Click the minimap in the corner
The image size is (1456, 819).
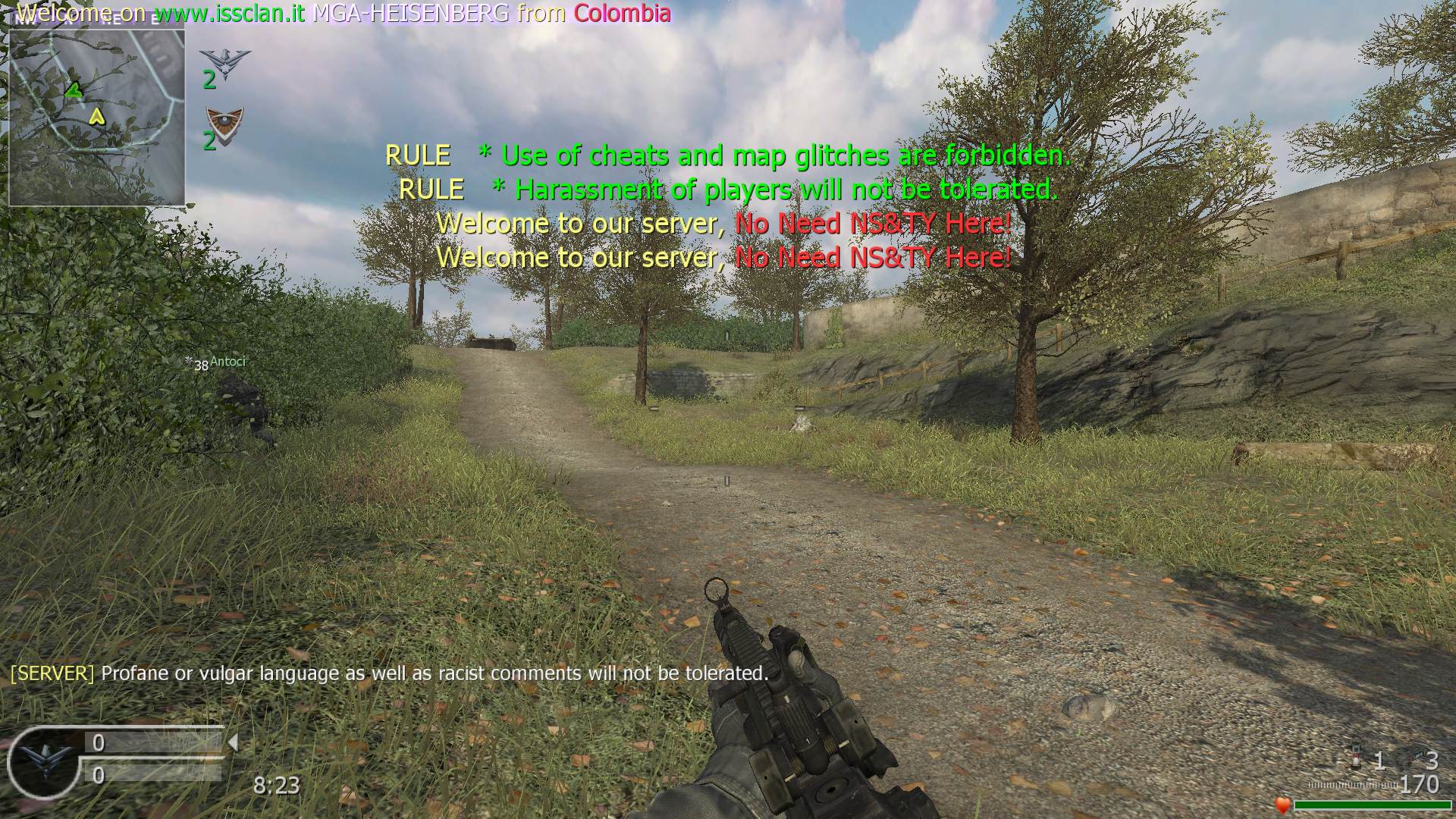click(96, 114)
